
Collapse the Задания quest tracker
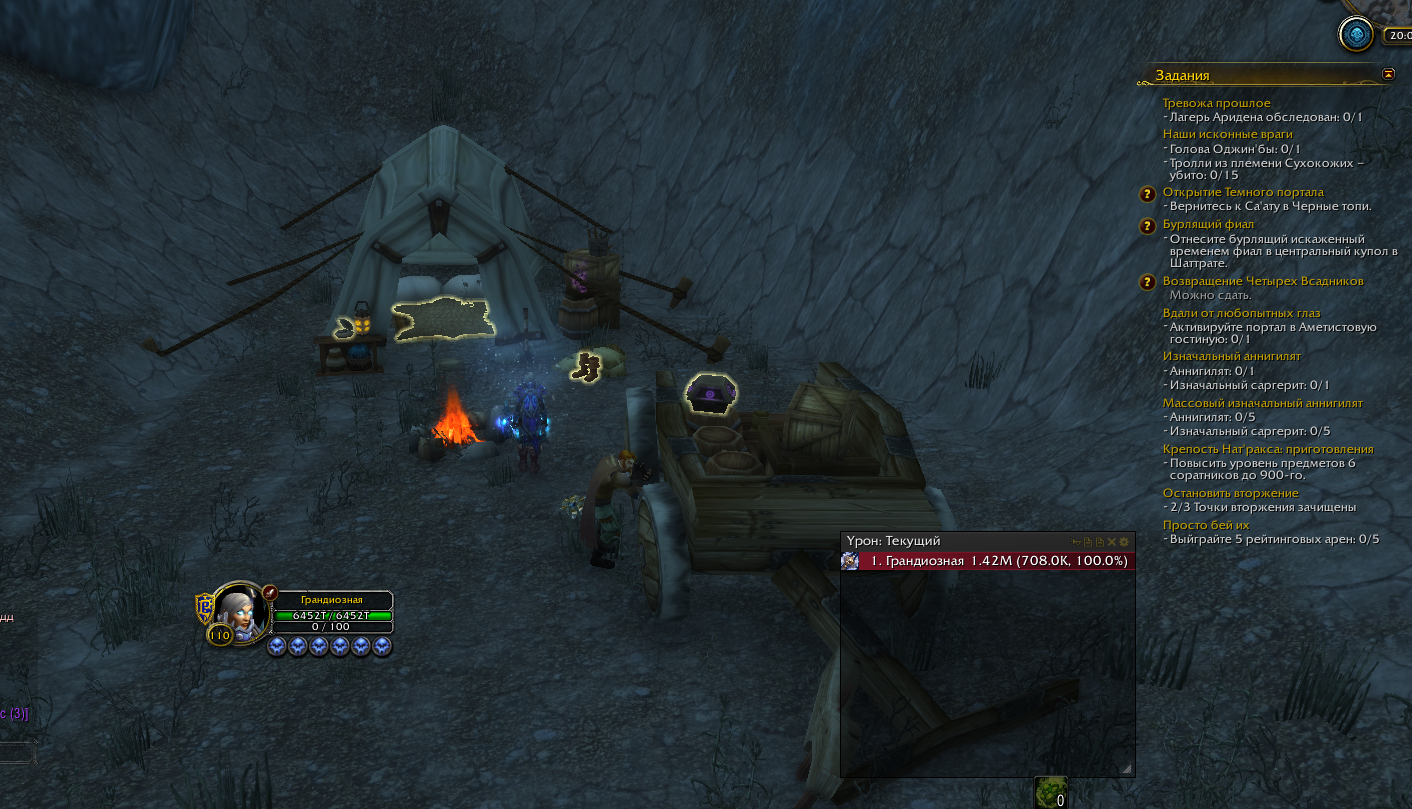[x=1388, y=74]
